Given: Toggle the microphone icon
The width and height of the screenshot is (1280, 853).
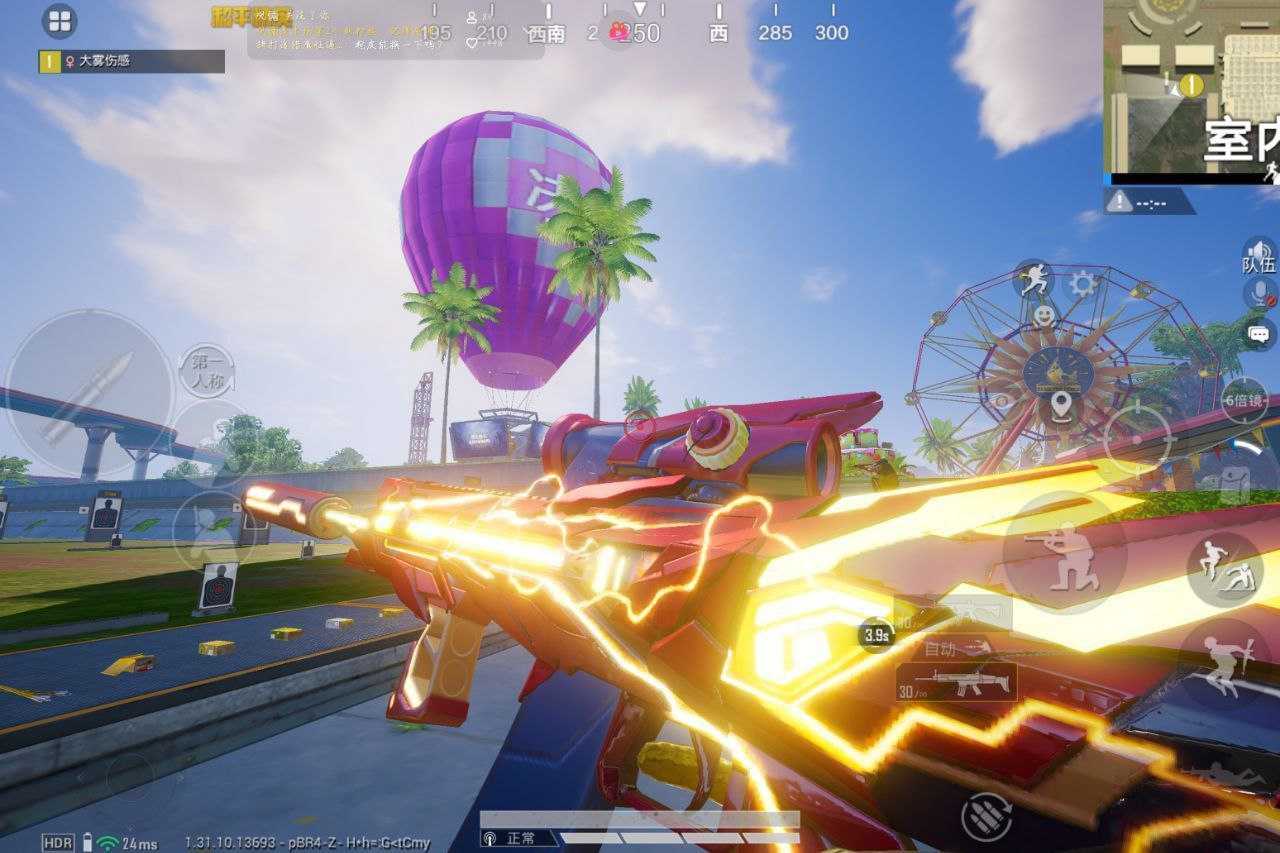Looking at the screenshot, I should click(1259, 294).
